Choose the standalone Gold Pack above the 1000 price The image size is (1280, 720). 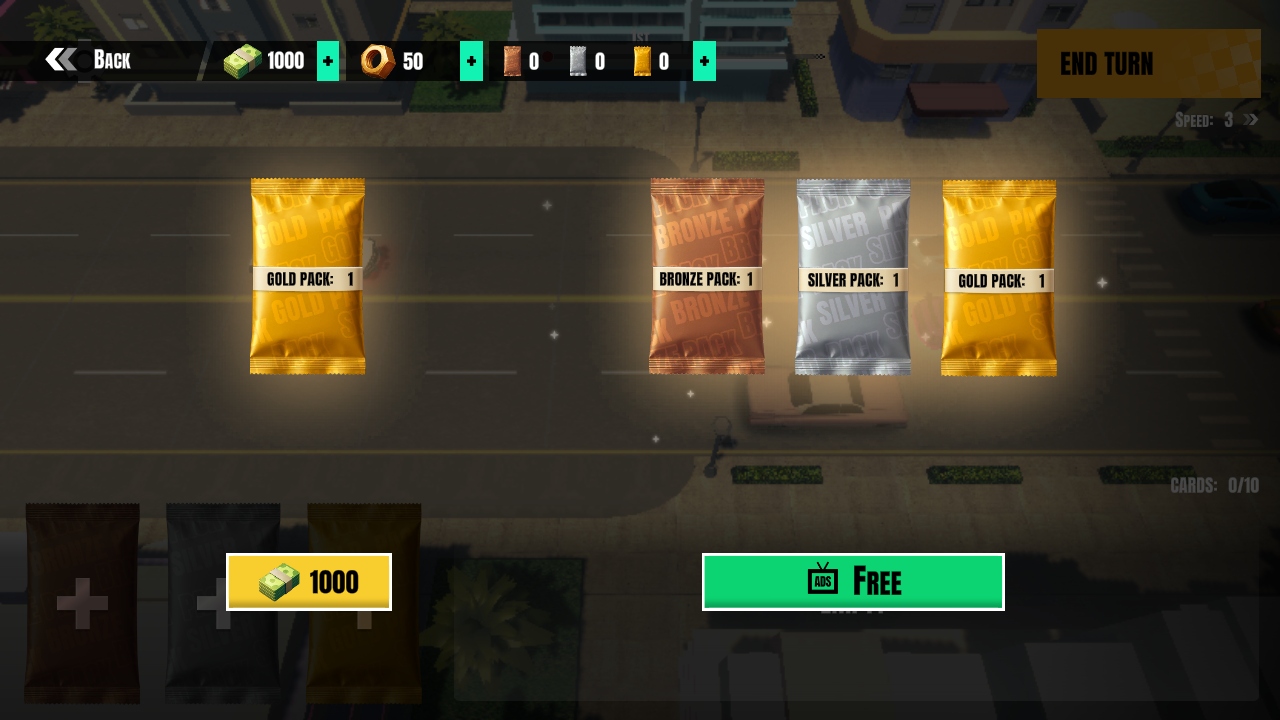pos(307,276)
